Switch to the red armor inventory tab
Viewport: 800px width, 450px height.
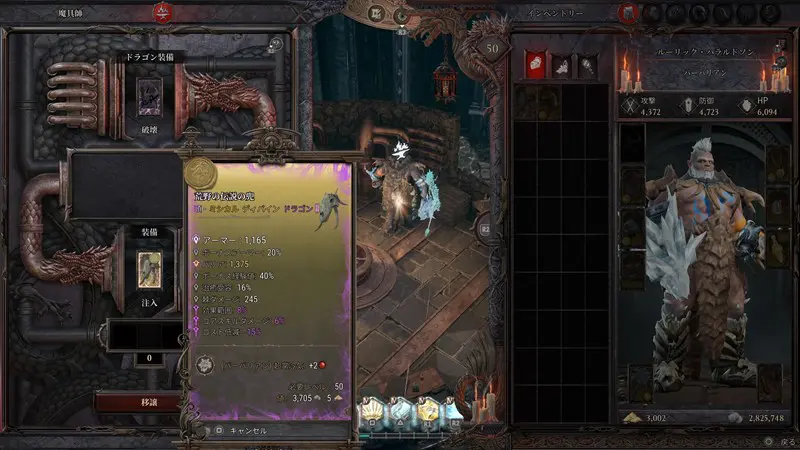coord(533,63)
